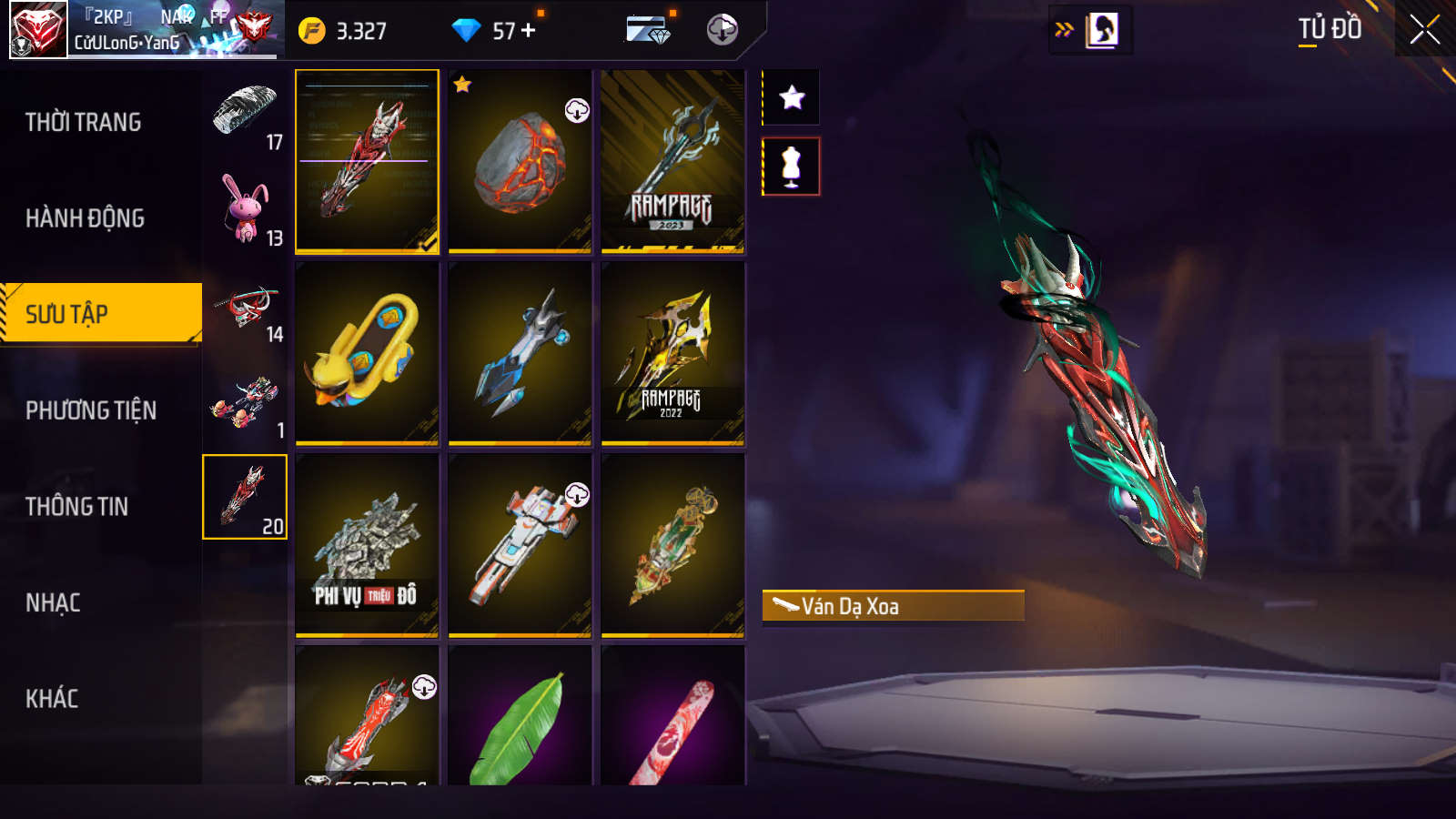Toggle the mannequin preview button

click(x=792, y=167)
